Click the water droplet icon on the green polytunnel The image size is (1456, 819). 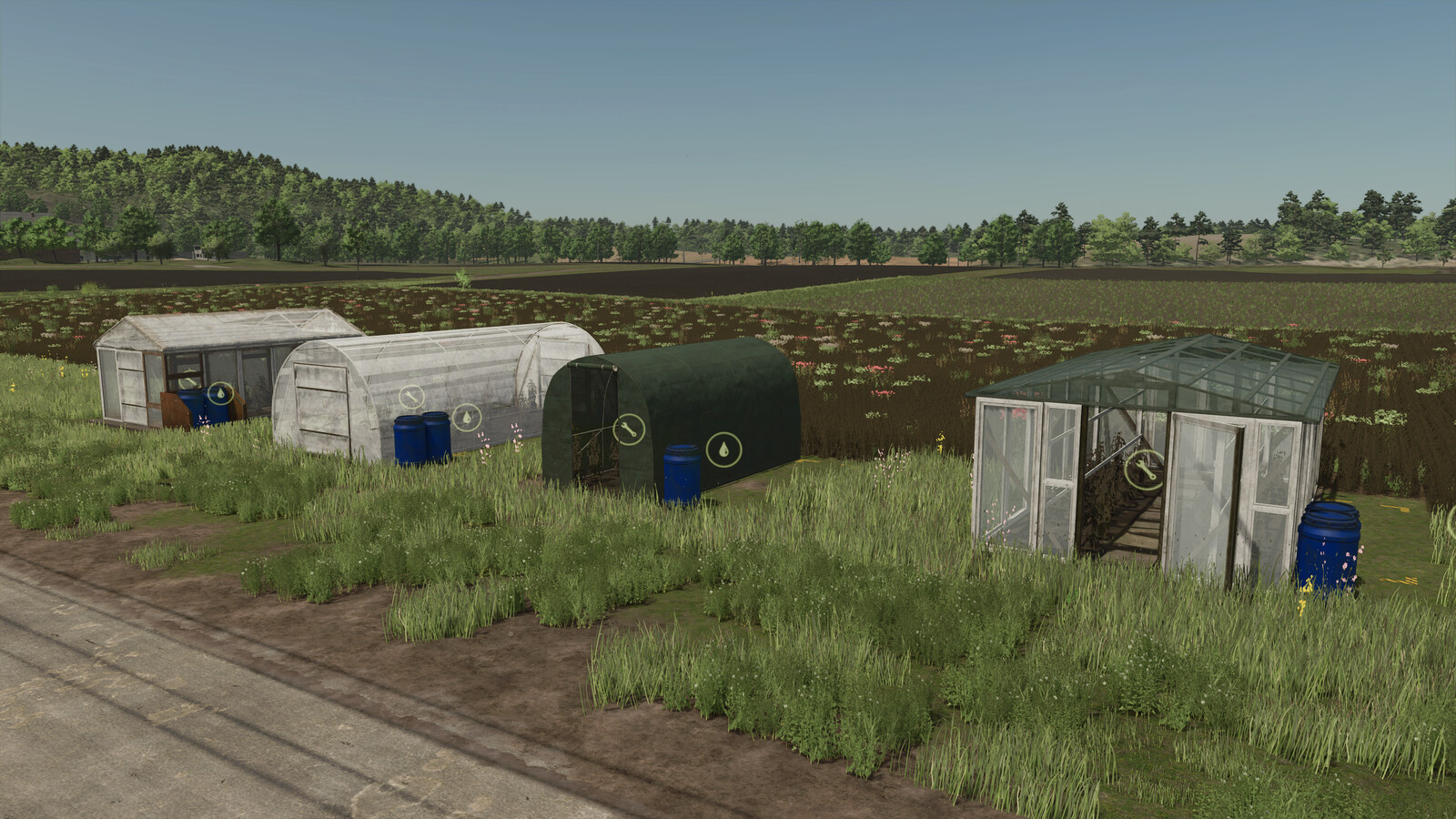(x=724, y=449)
